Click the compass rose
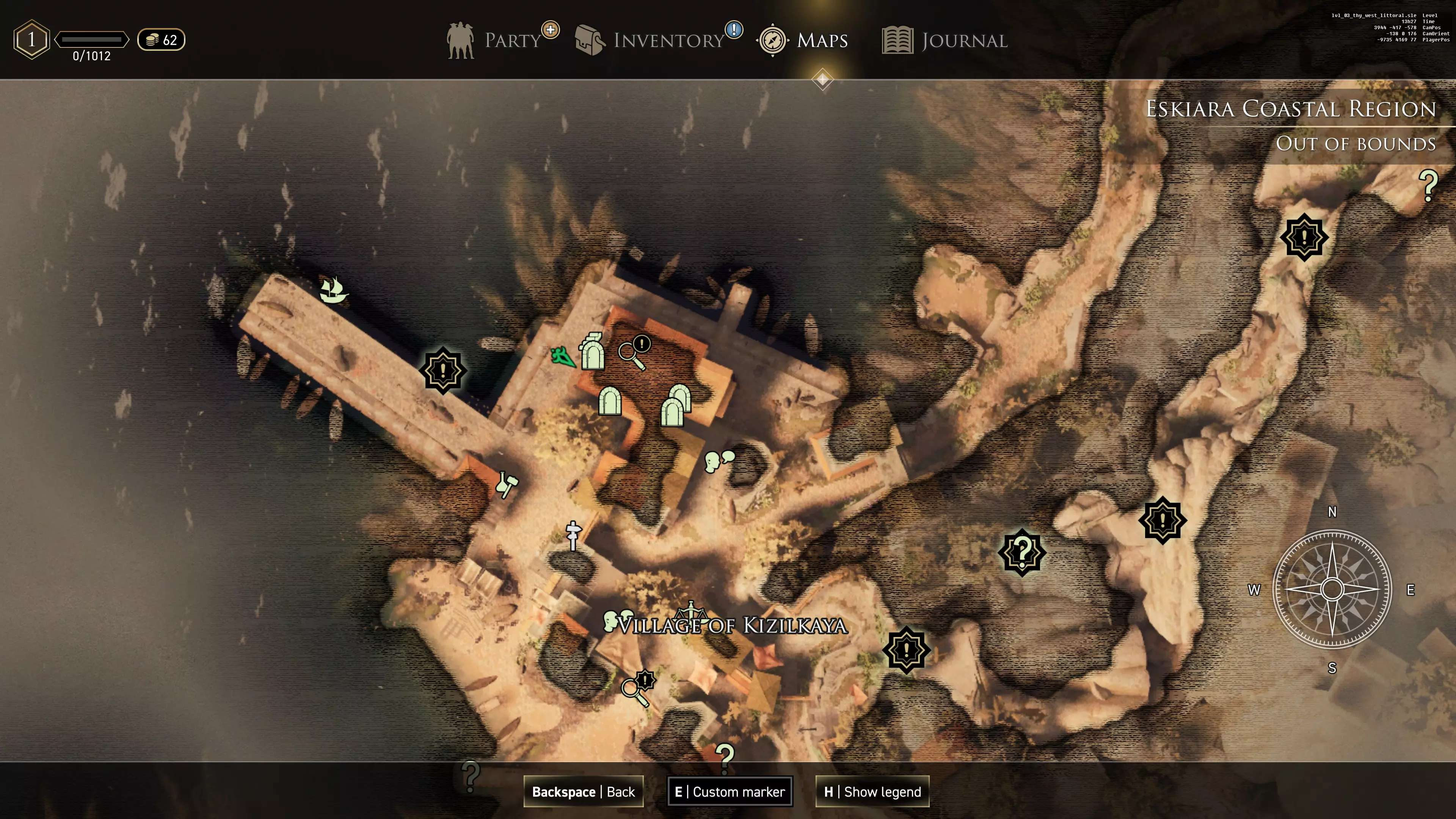 (1332, 589)
